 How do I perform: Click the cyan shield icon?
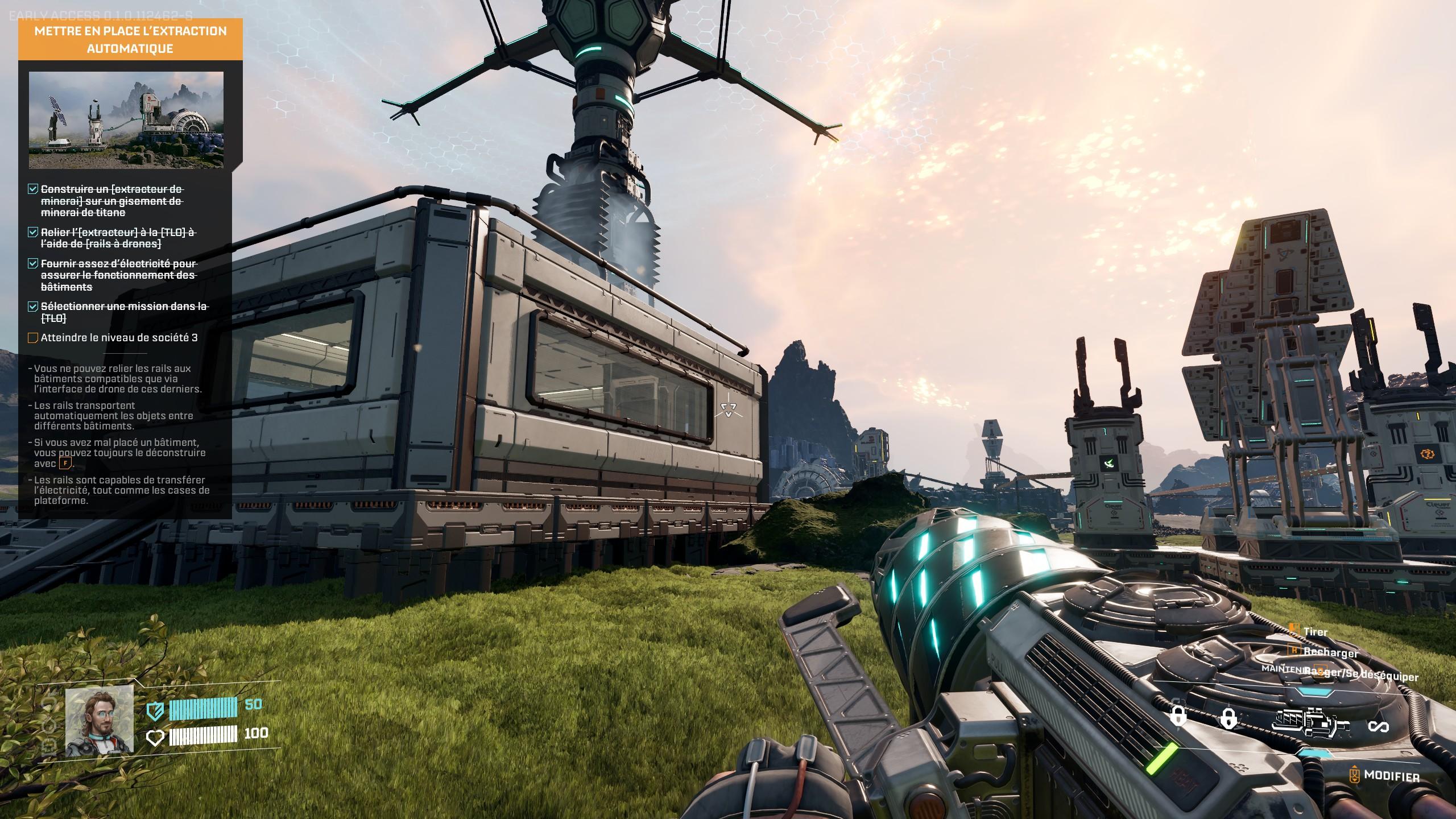click(x=155, y=710)
